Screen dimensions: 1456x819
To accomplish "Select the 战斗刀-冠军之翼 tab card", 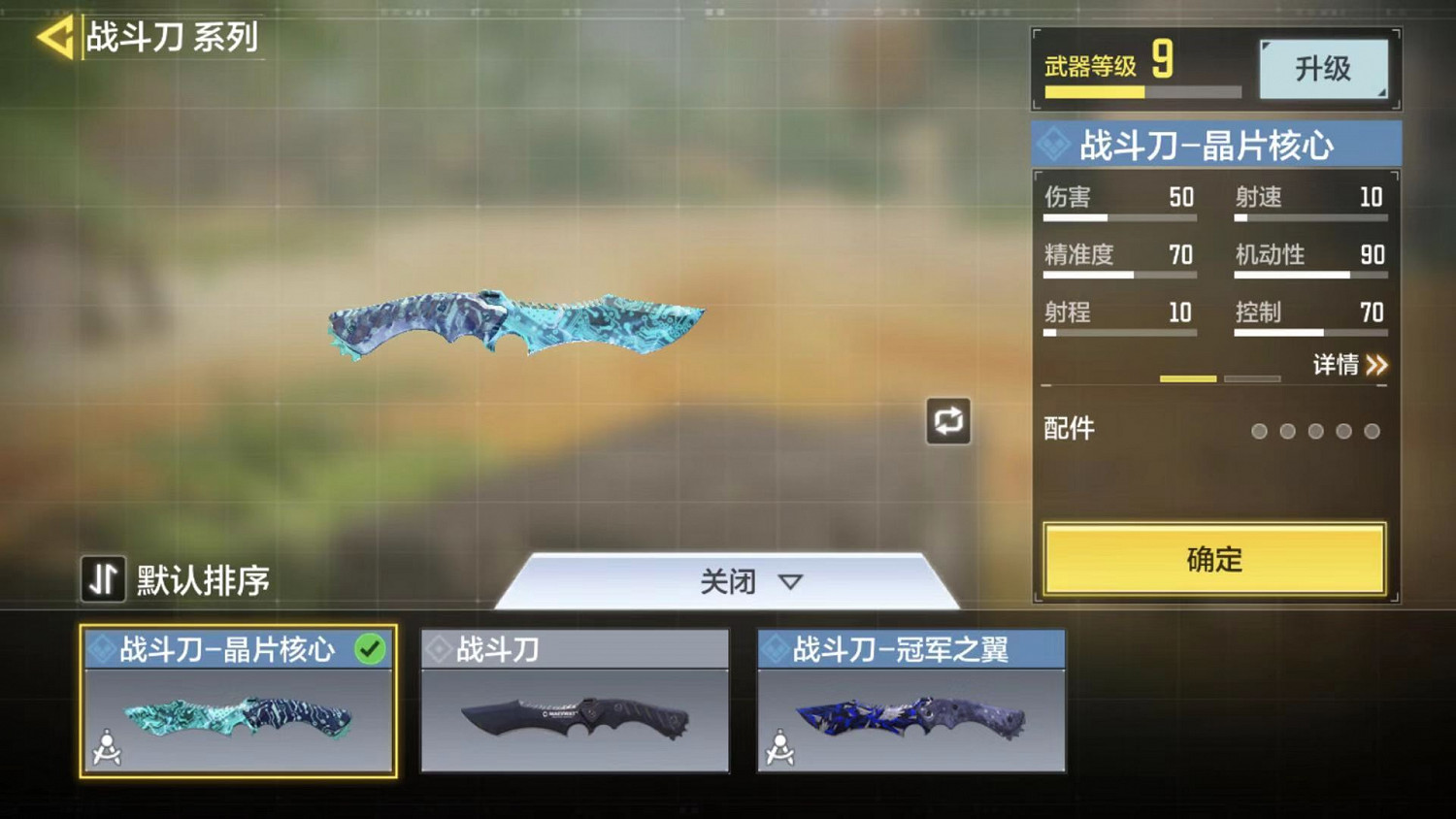I will (910, 702).
